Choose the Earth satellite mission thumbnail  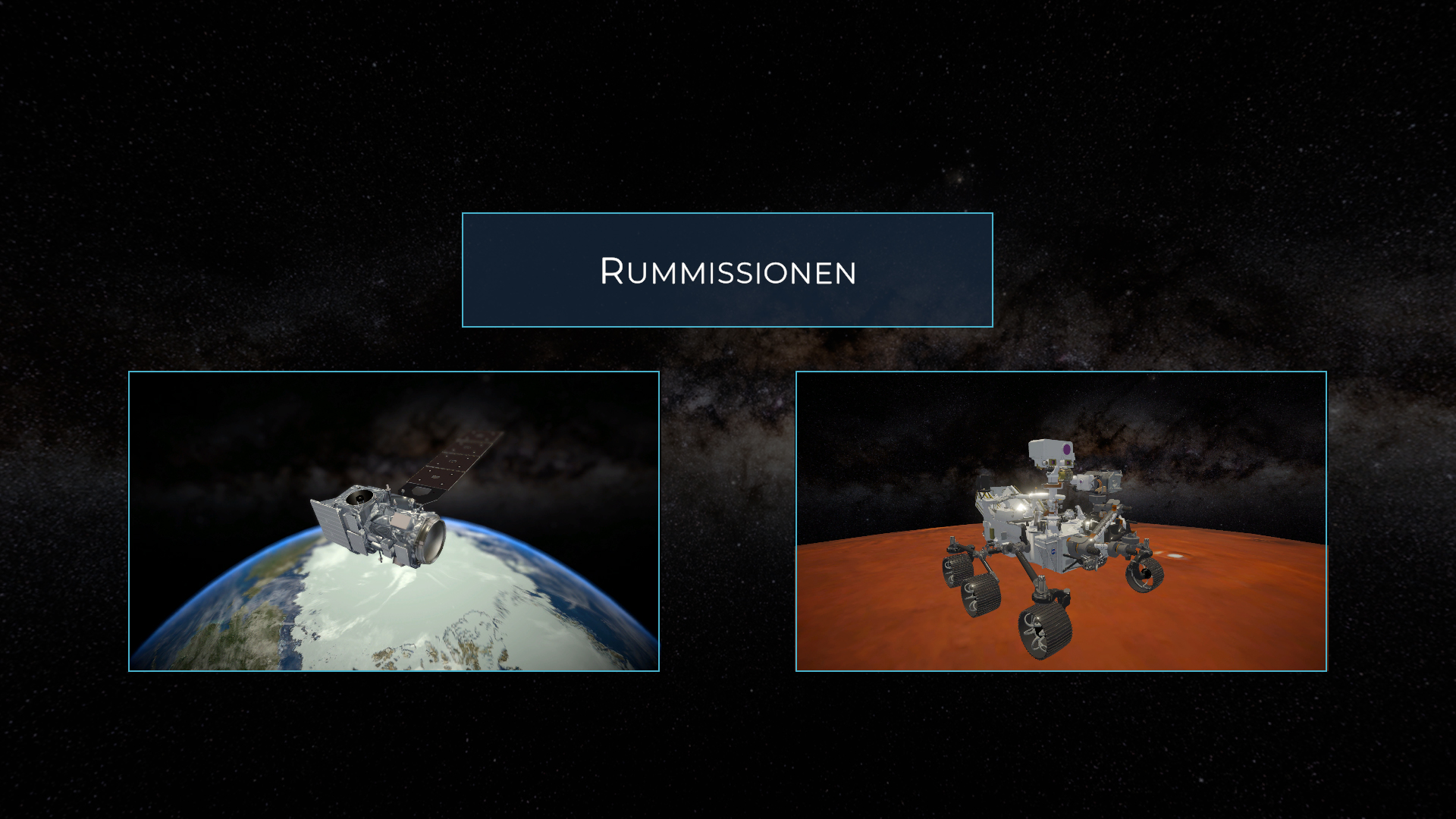394,521
